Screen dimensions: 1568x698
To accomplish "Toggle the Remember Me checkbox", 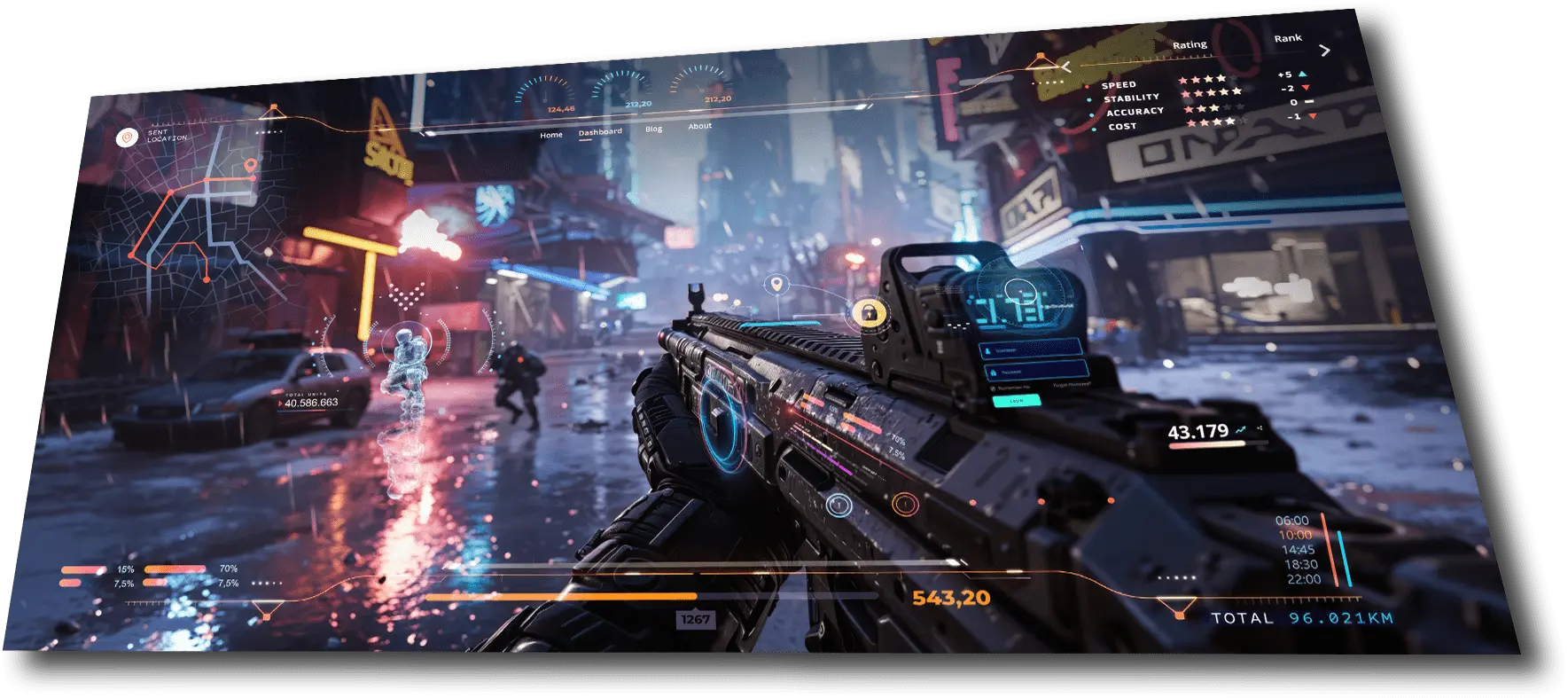I will pyautogui.click(x=993, y=388).
